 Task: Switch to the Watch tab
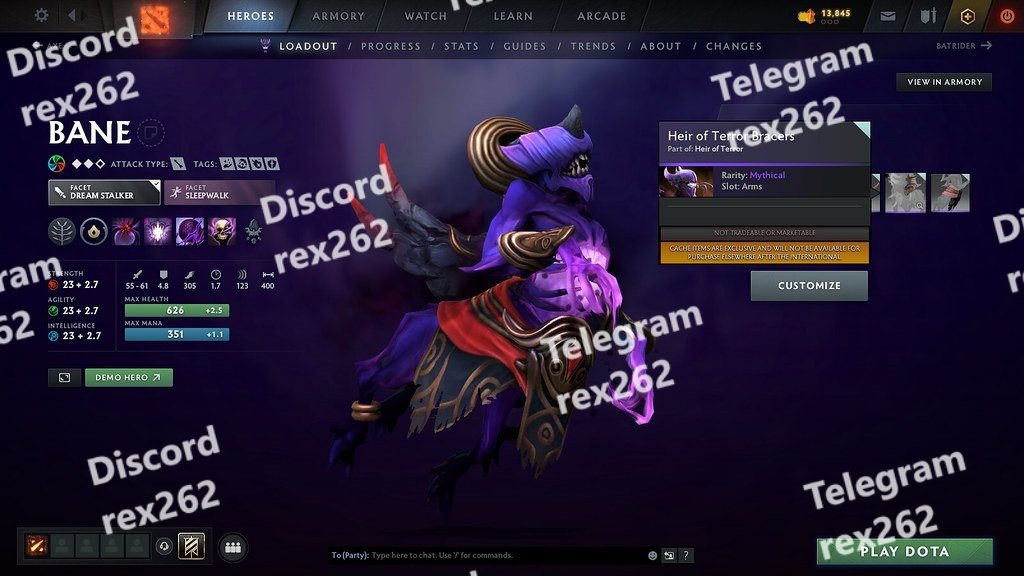[x=426, y=16]
